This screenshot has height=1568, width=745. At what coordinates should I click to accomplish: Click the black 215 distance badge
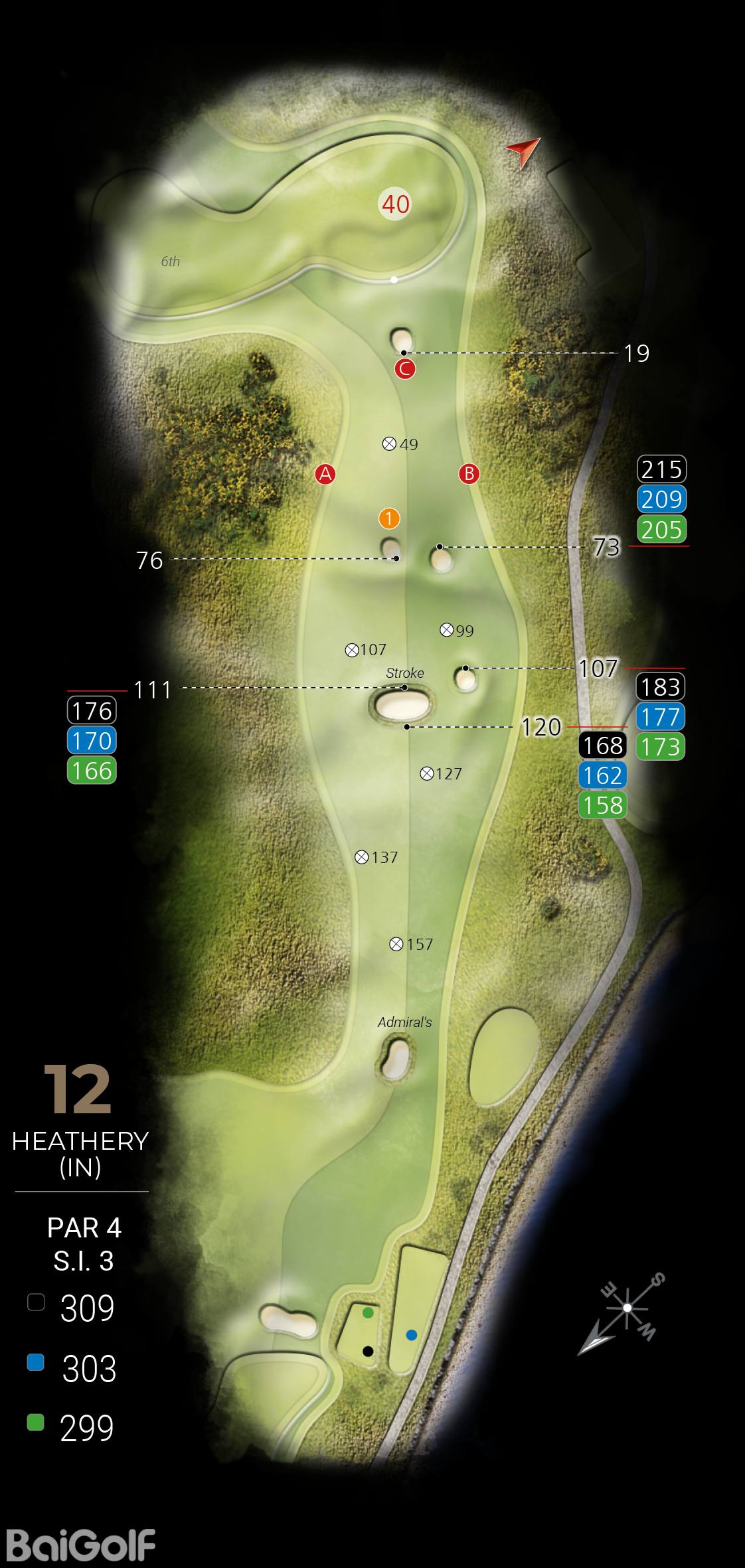(662, 469)
